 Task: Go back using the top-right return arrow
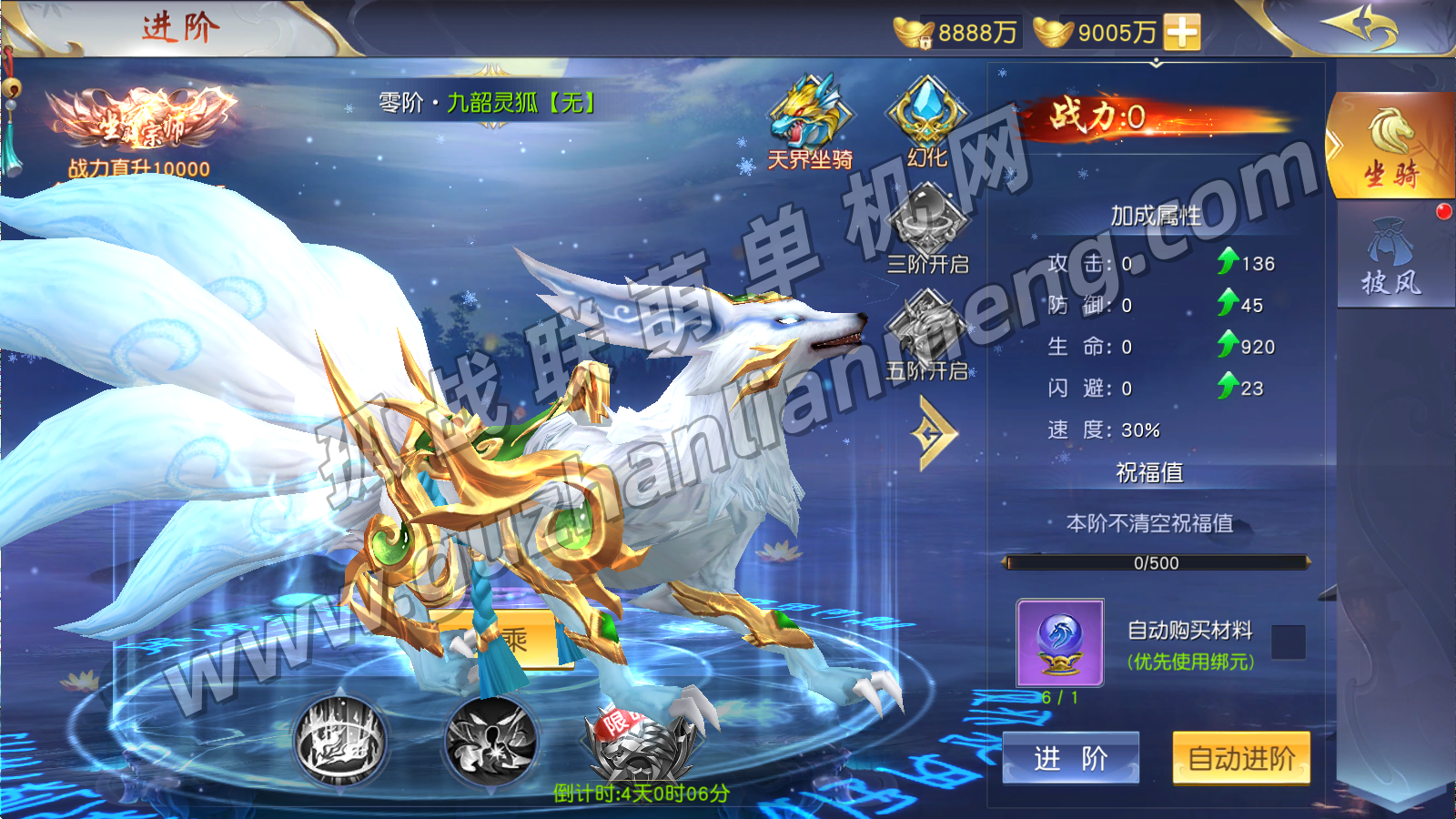coord(1362,25)
